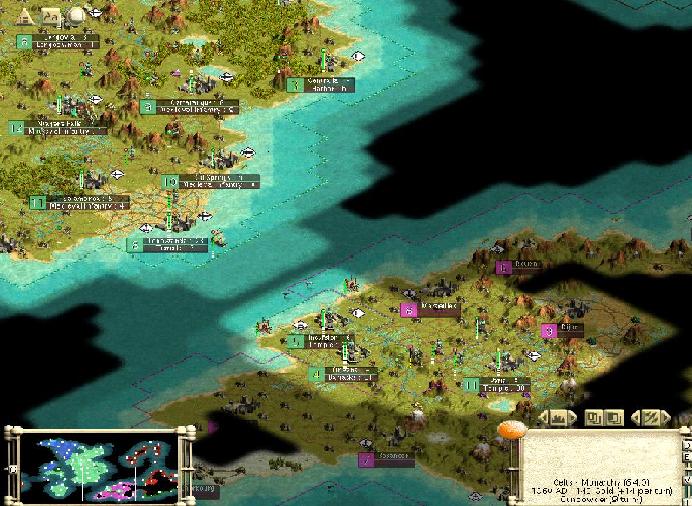This screenshot has height=506, width=692.
Task: Select the previous unit arrow
Action: [636, 416]
